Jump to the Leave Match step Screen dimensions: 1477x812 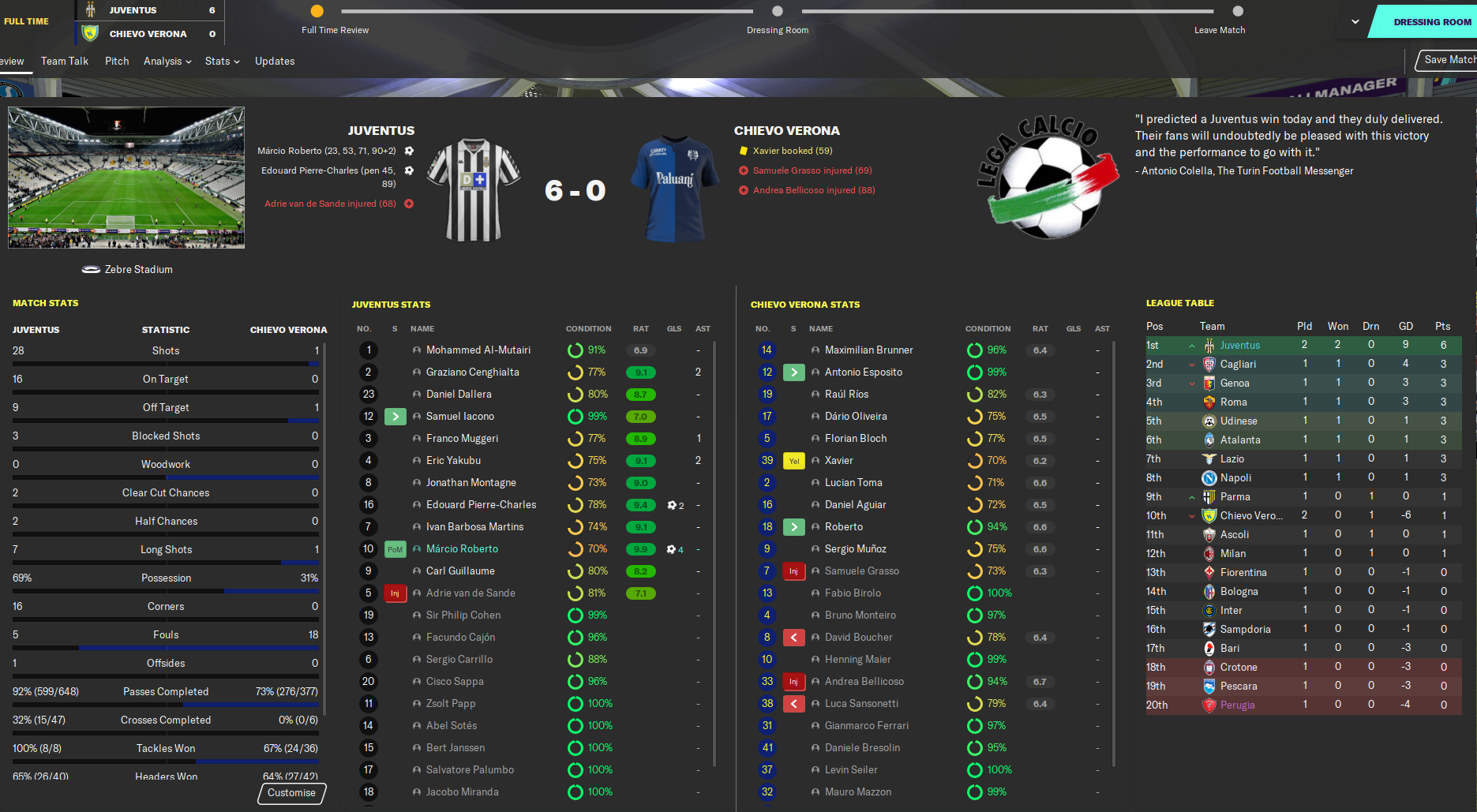click(x=1237, y=12)
